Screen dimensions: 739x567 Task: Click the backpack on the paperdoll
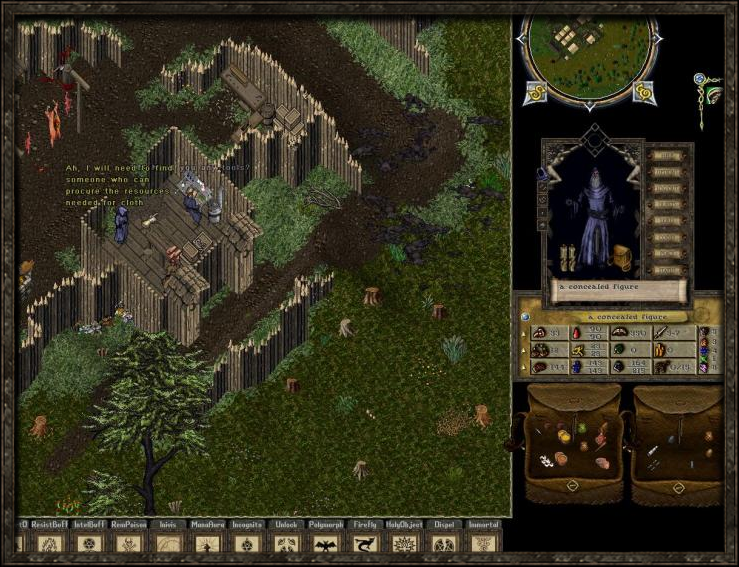click(x=620, y=256)
